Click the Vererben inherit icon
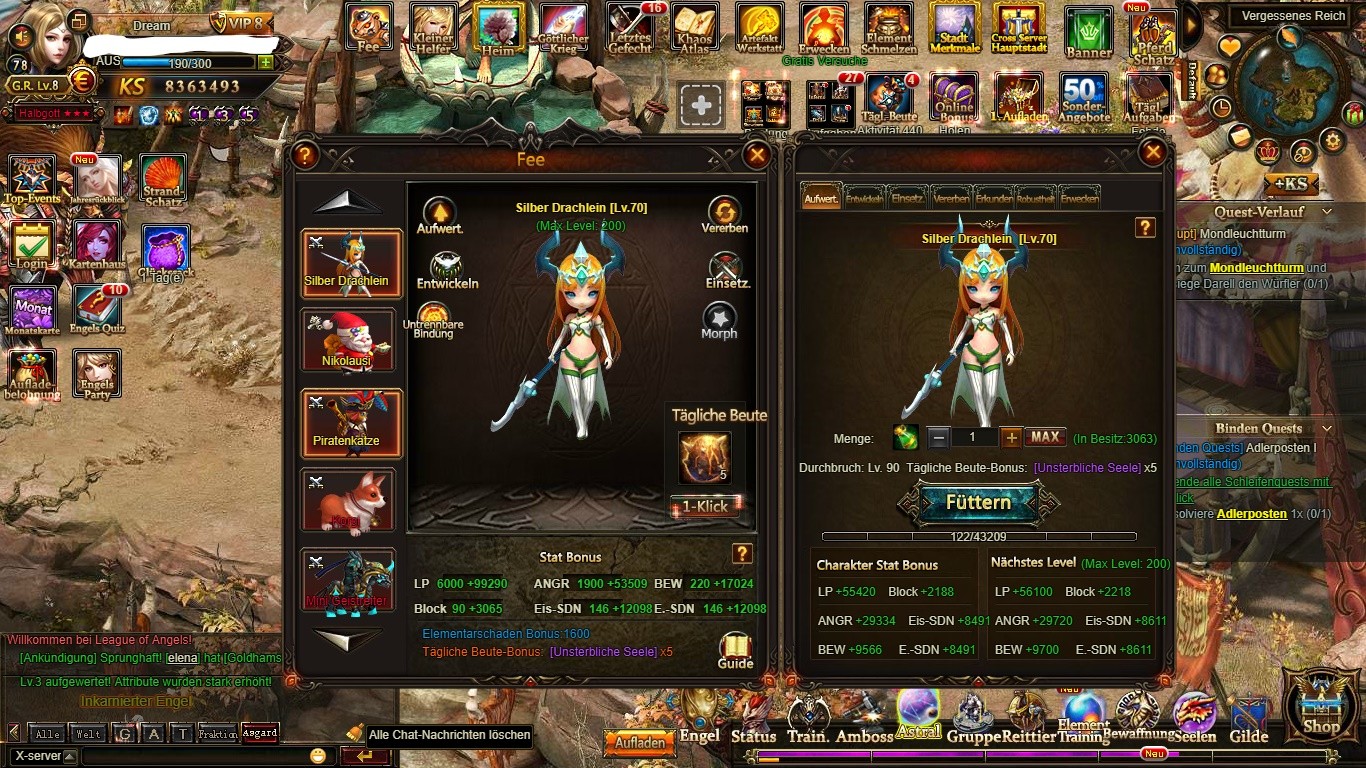1366x768 pixels. tap(724, 215)
